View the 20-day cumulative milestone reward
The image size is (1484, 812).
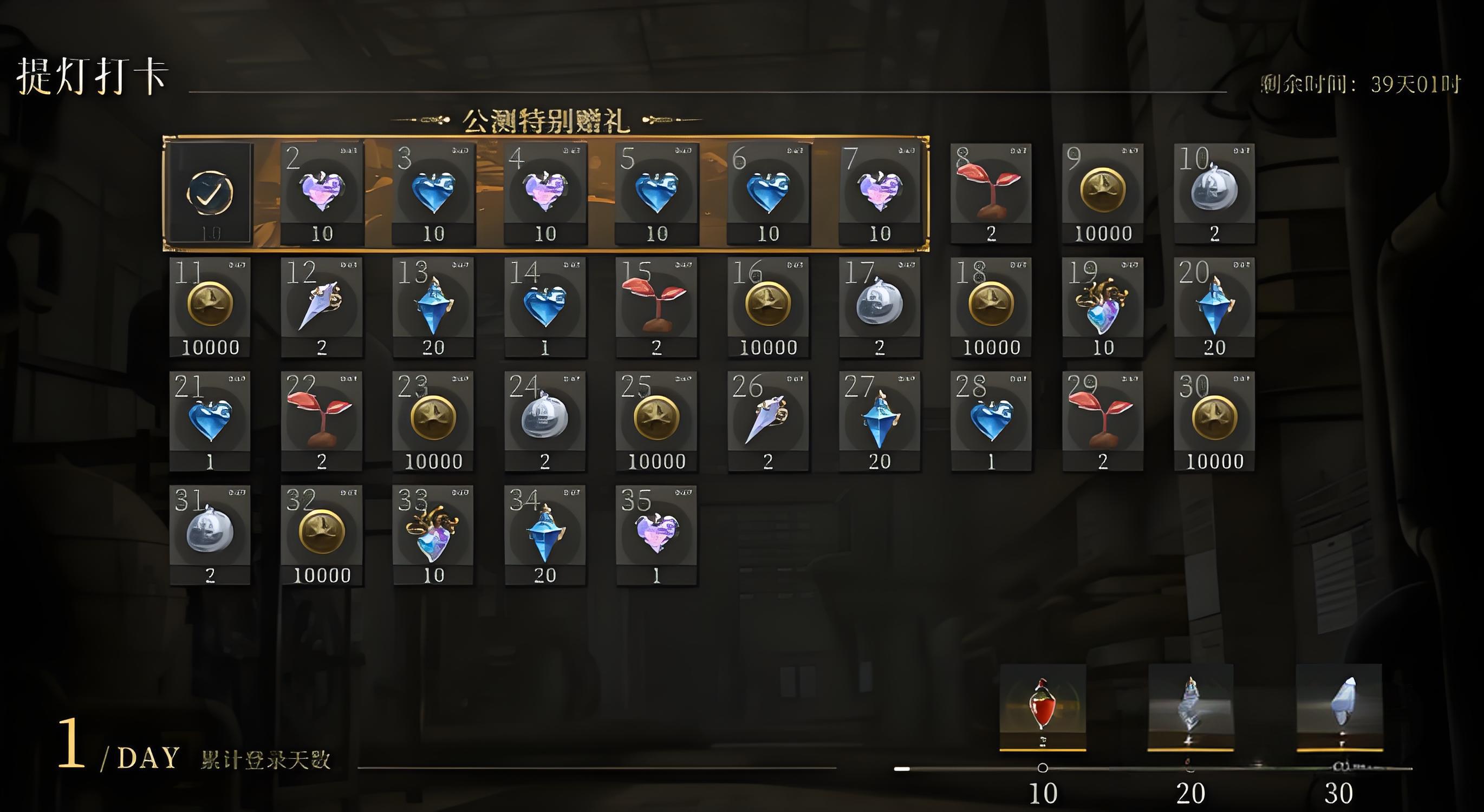[1190, 708]
